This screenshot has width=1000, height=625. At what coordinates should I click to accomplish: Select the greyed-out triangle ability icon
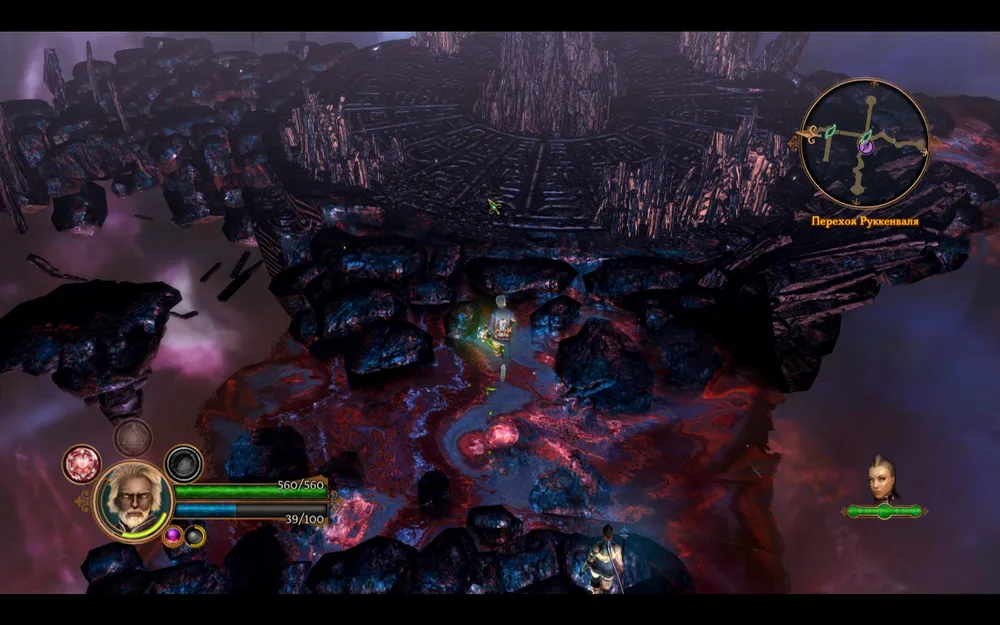point(132,437)
